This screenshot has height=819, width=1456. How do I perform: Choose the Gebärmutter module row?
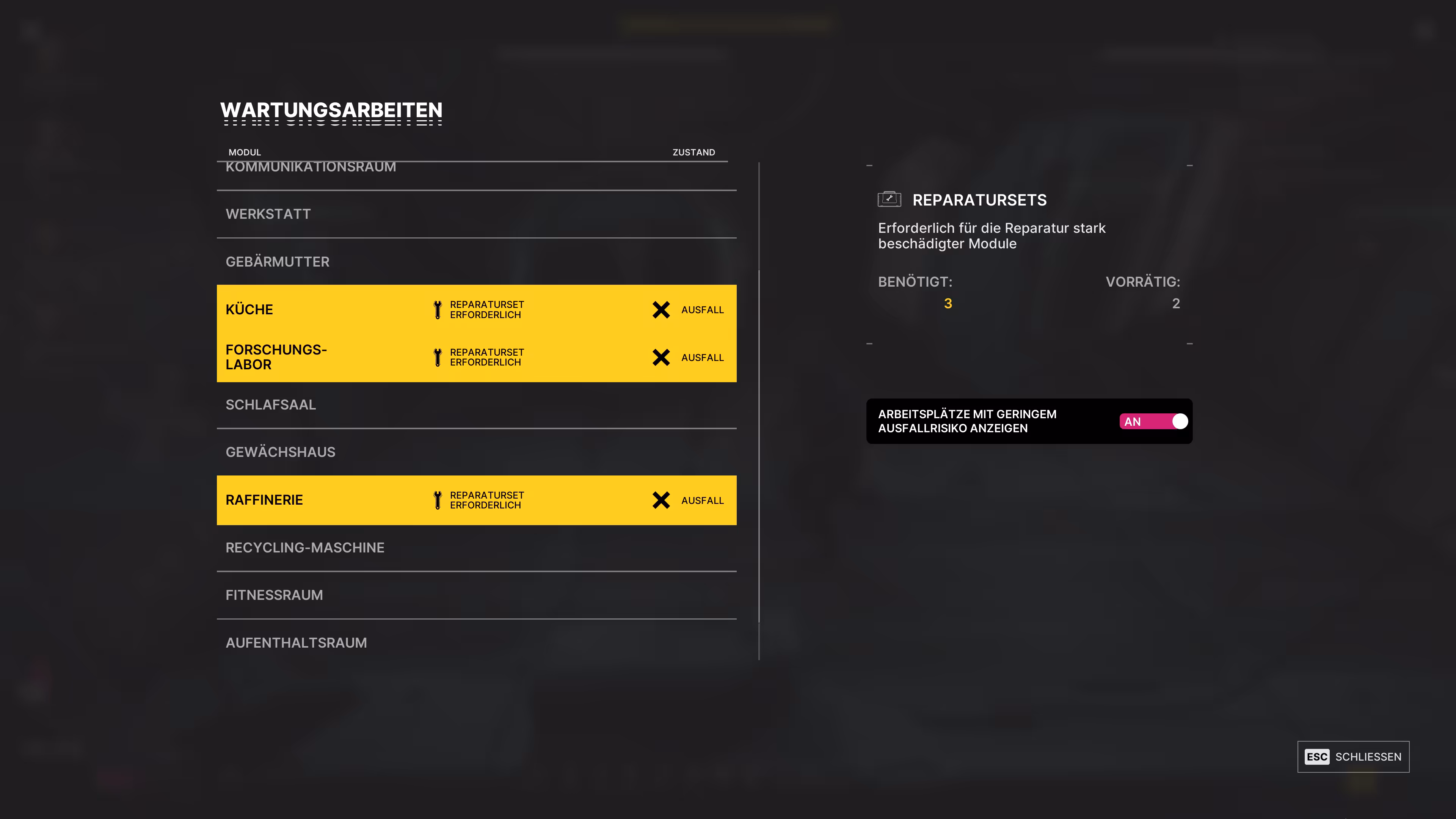476,262
